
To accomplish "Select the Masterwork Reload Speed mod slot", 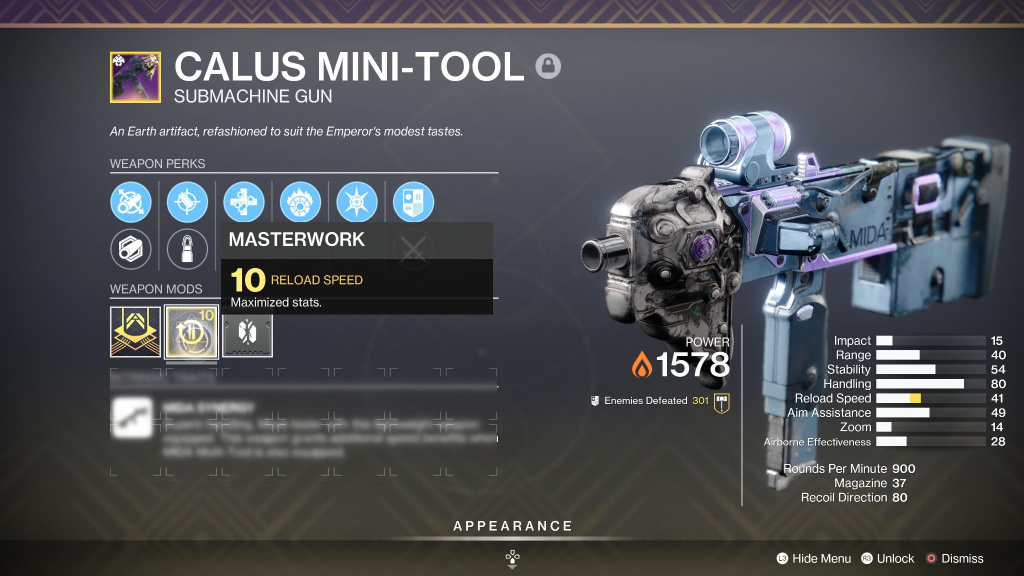I will (192, 332).
